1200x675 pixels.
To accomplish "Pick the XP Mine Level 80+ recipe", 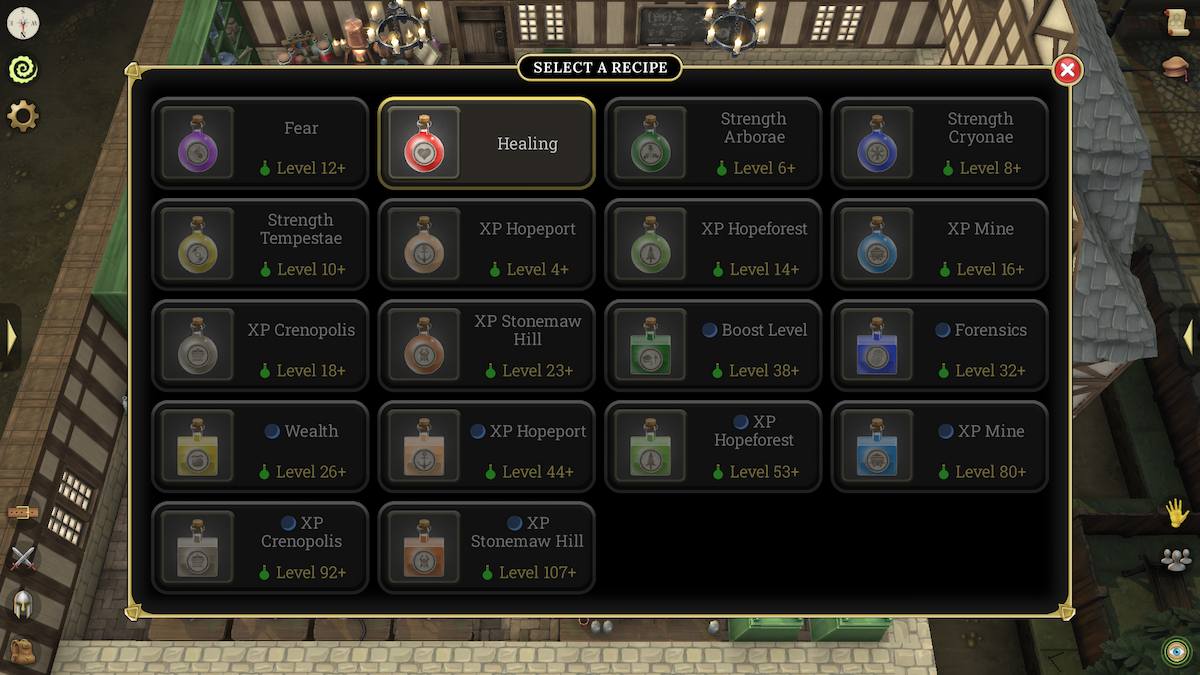I will tap(940, 447).
